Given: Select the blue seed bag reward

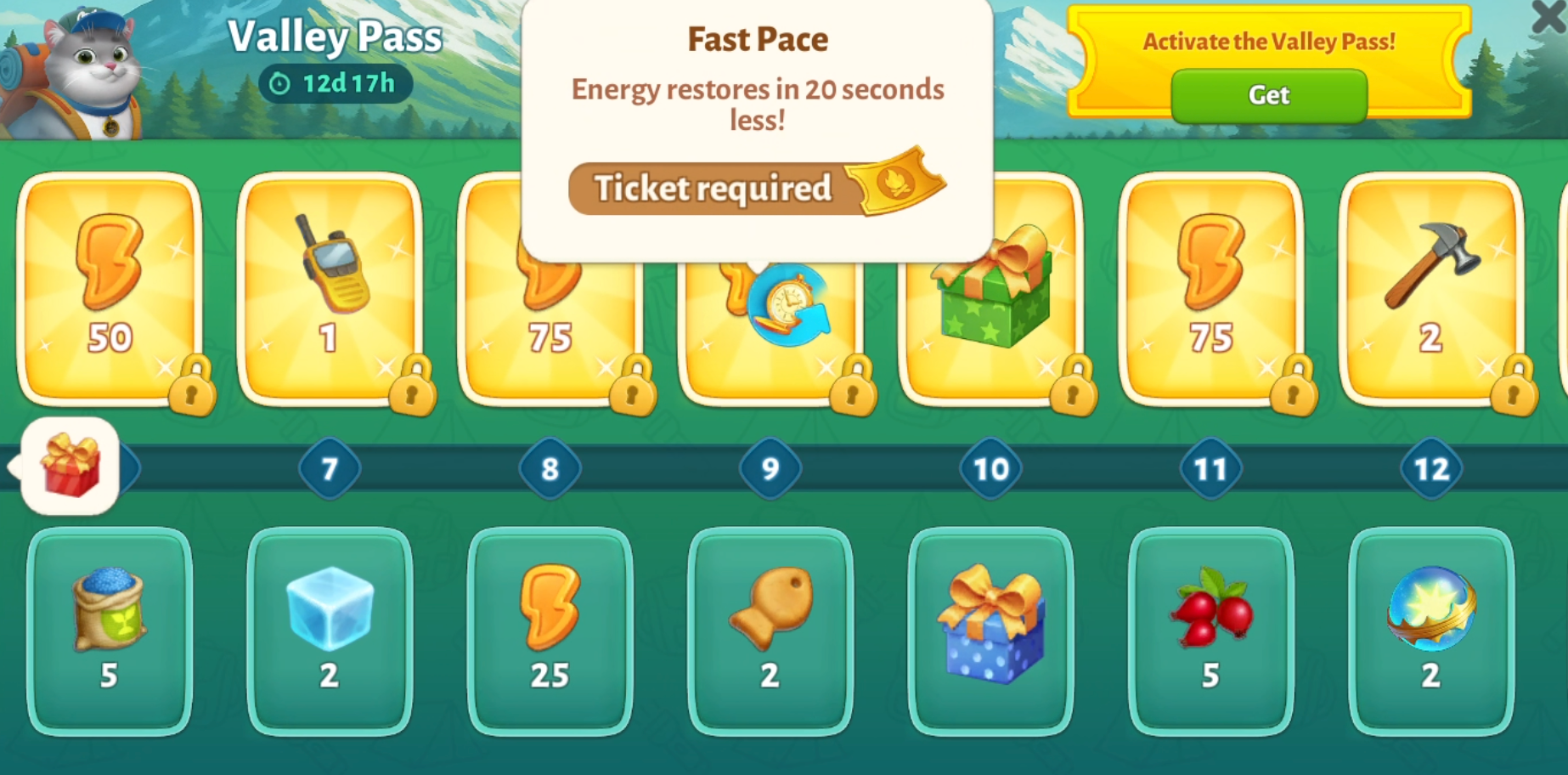Looking at the screenshot, I should [110, 631].
